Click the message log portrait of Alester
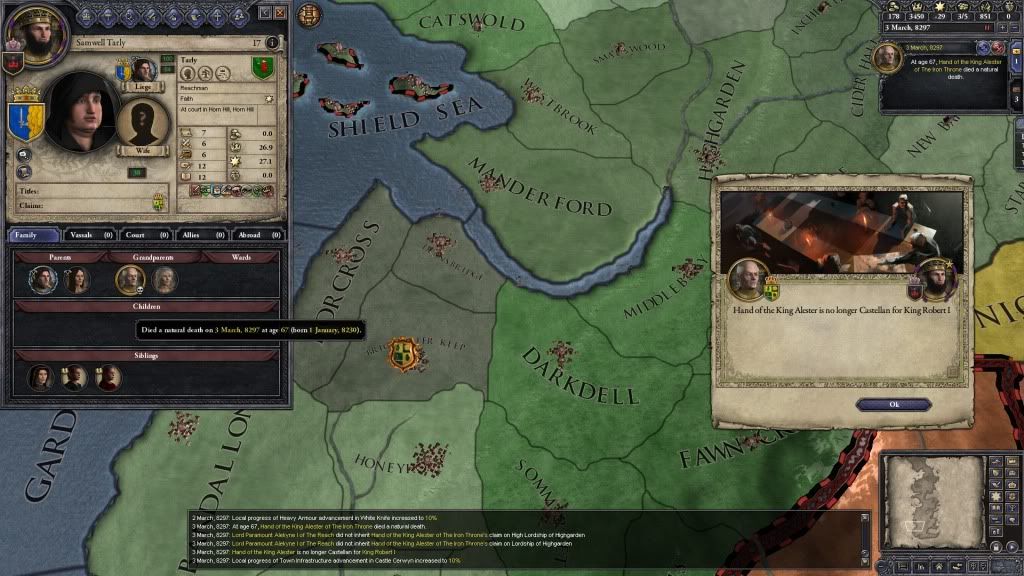 888,58
